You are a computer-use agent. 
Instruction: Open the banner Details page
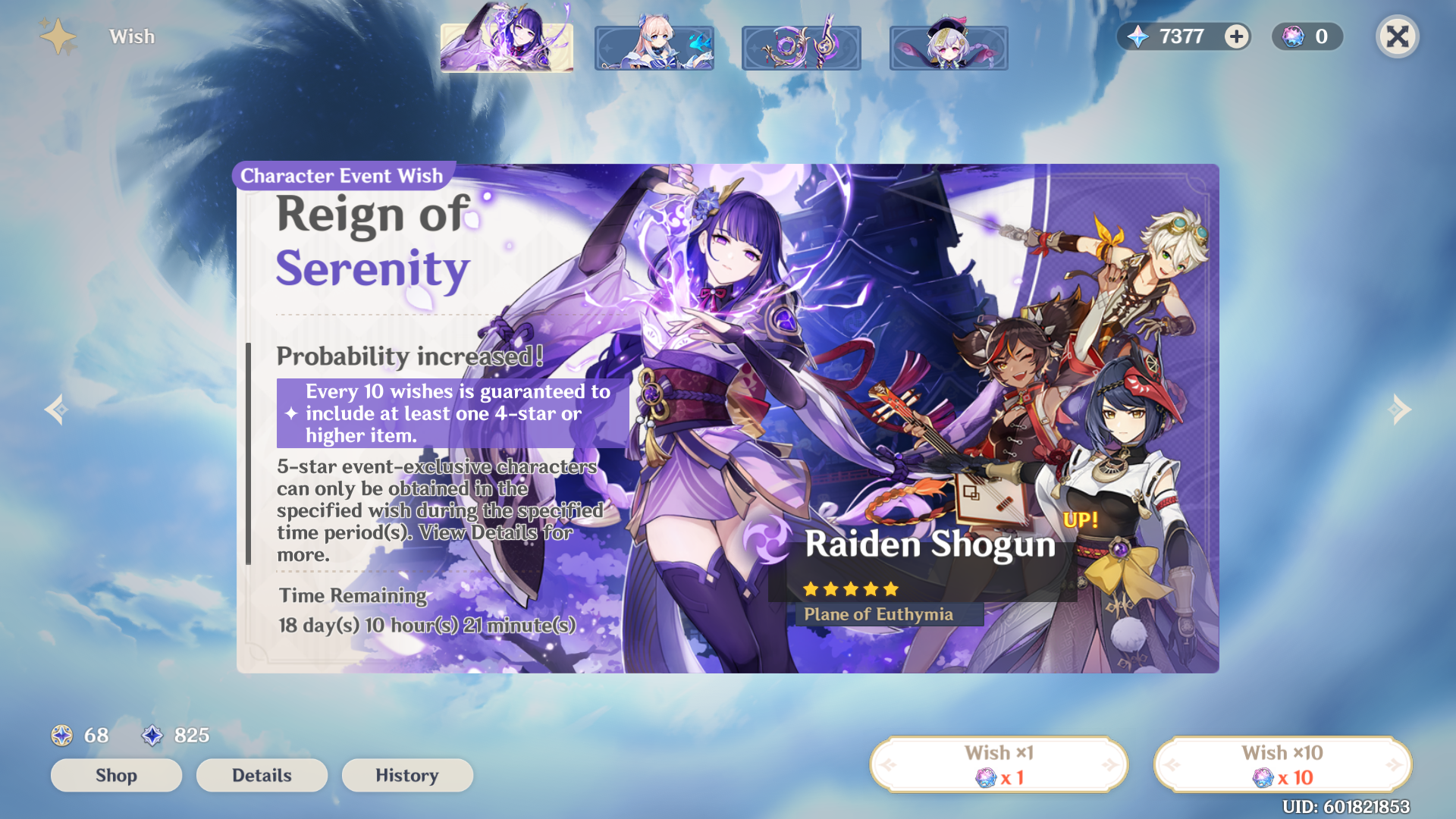(x=261, y=775)
